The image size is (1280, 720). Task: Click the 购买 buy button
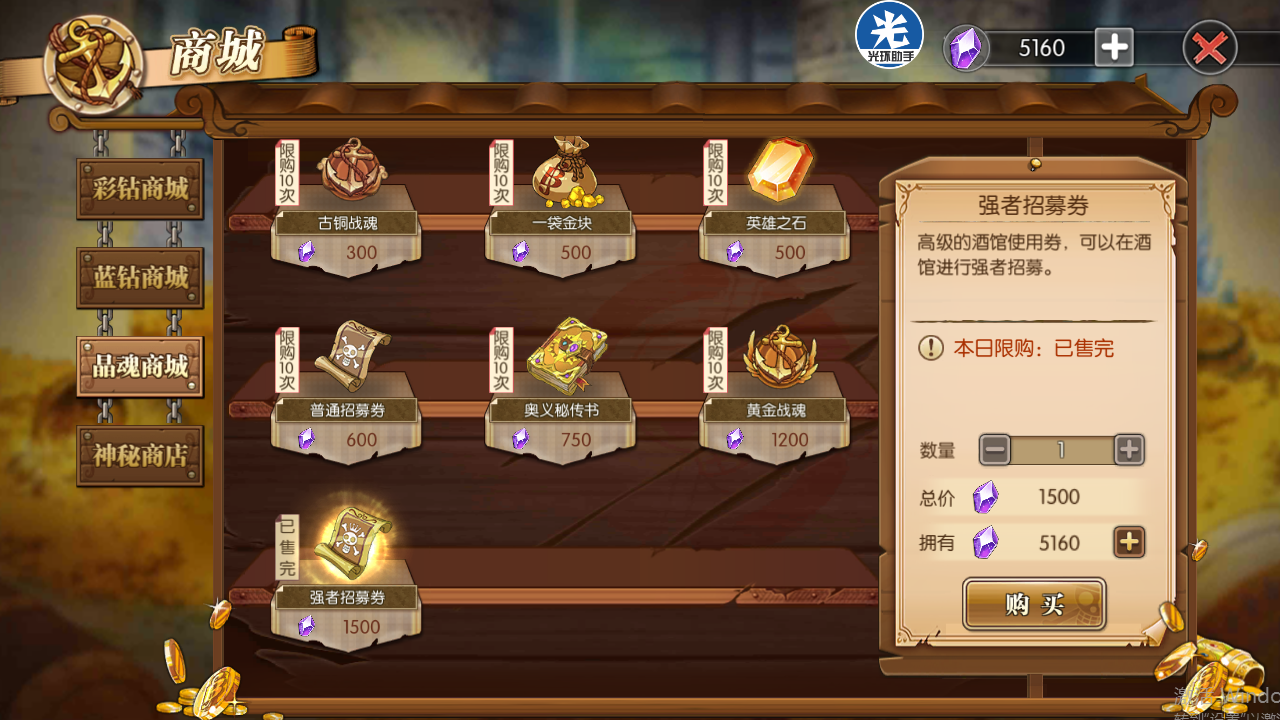tap(1034, 604)
